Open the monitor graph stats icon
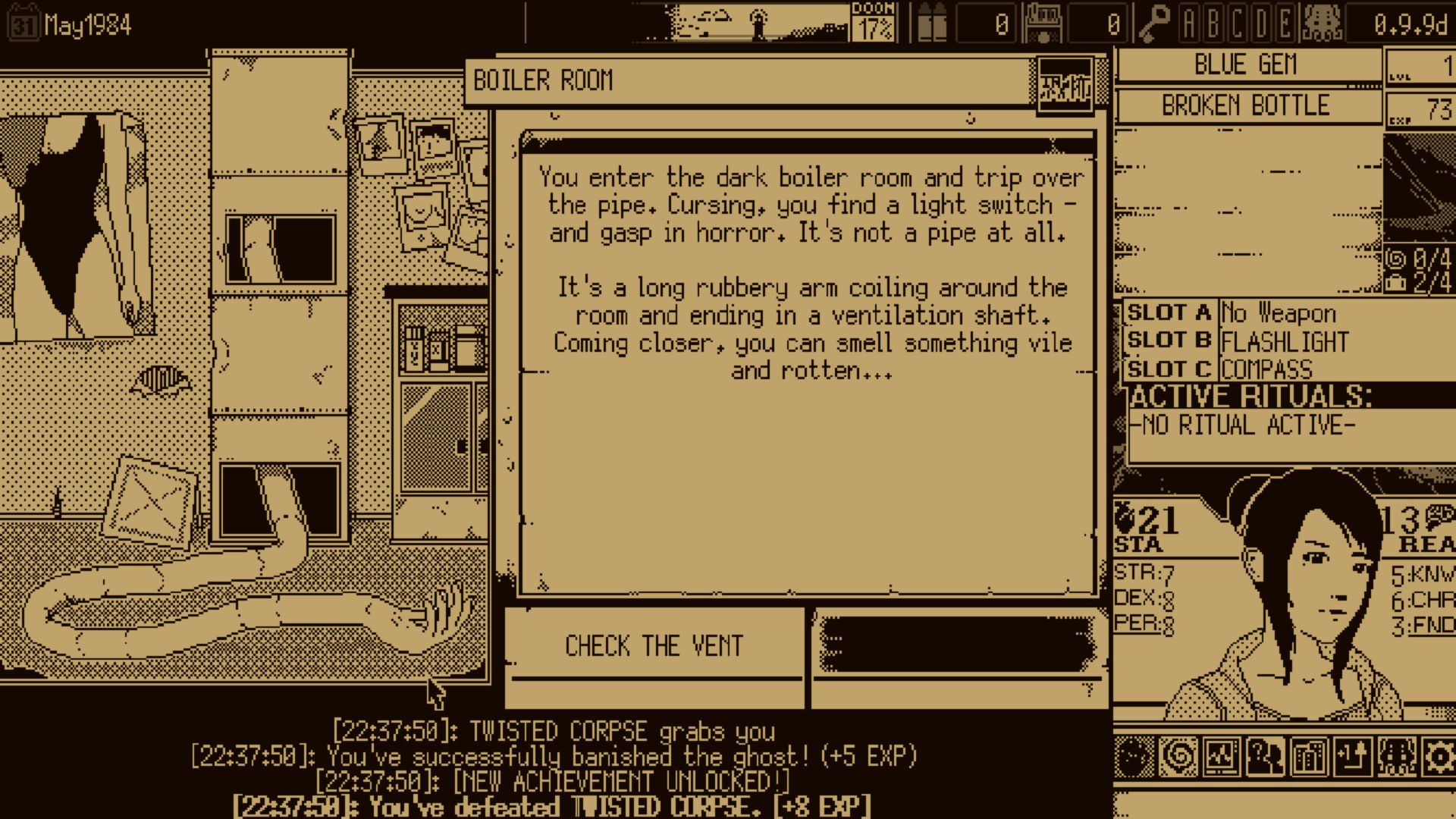Screen dimensions: 1456x819 coord(1222,756)
